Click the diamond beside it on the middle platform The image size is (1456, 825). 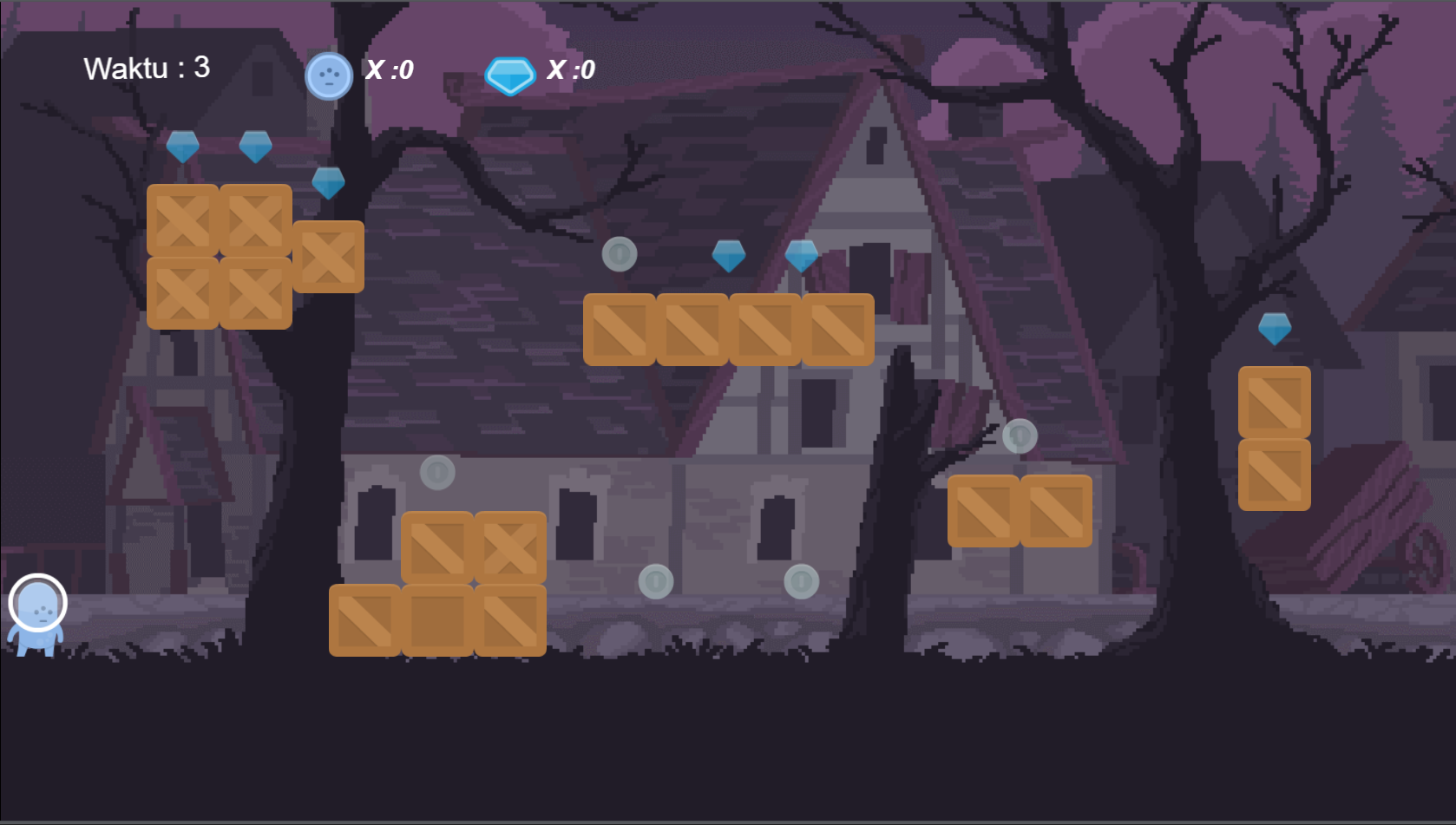coord(803,254)
